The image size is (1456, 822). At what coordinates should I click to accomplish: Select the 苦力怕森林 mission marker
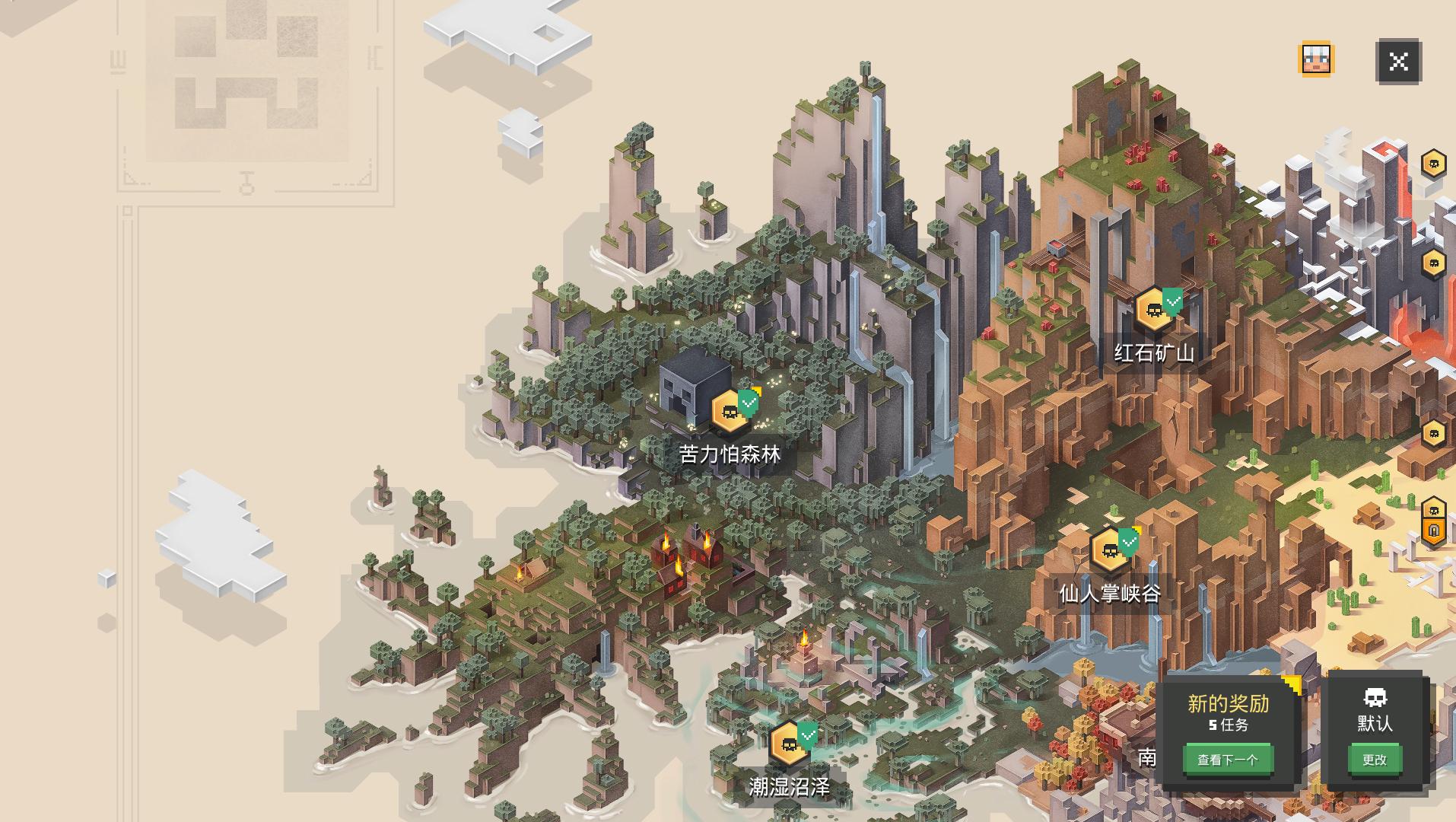730,412
